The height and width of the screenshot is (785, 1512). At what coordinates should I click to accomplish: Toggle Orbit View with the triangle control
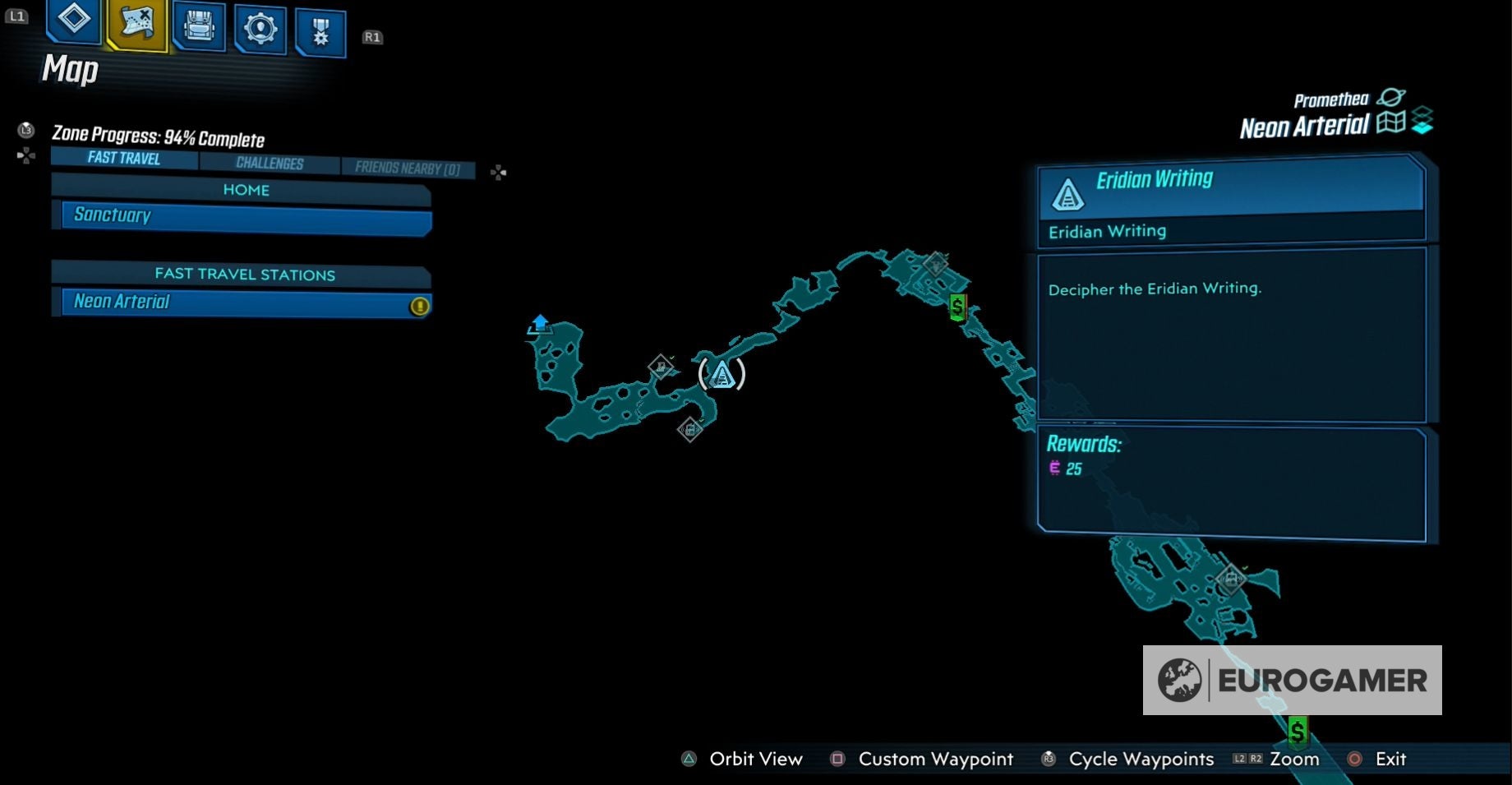click(687, 760)
